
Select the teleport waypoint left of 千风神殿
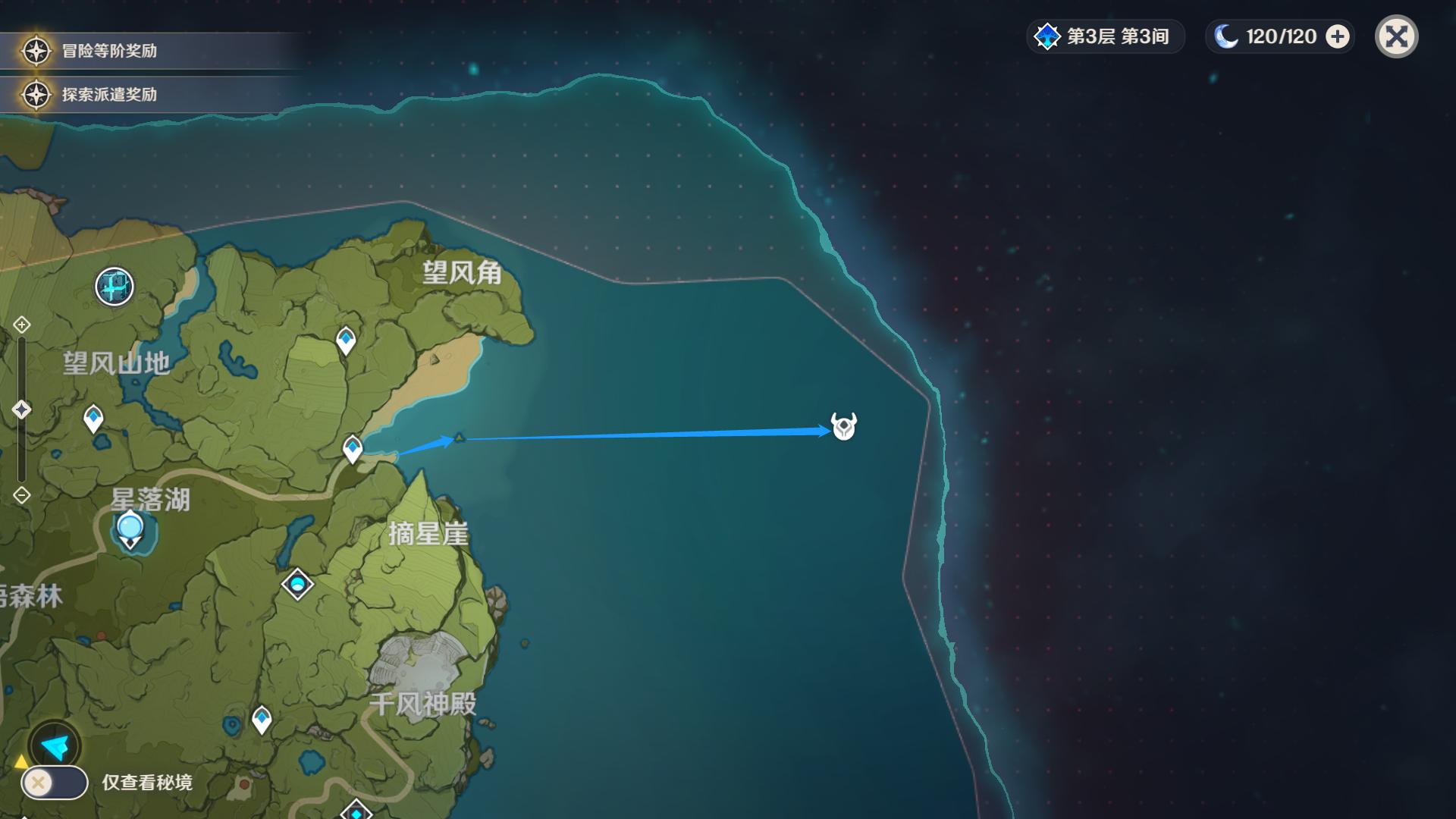click(262, 719)
